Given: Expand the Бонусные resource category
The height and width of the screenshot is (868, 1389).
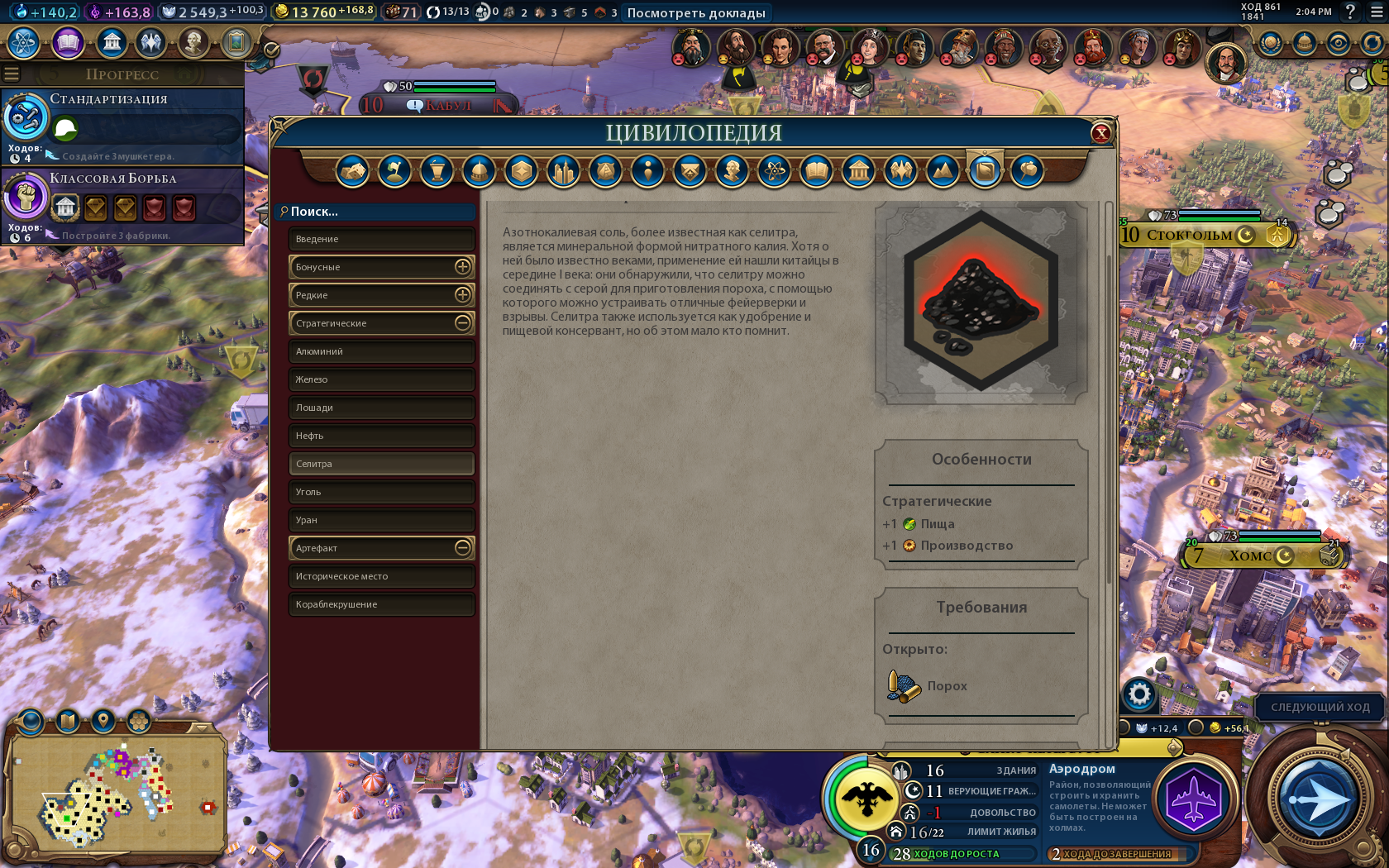Looking at the screenshot, I should (x=462, y=267).
